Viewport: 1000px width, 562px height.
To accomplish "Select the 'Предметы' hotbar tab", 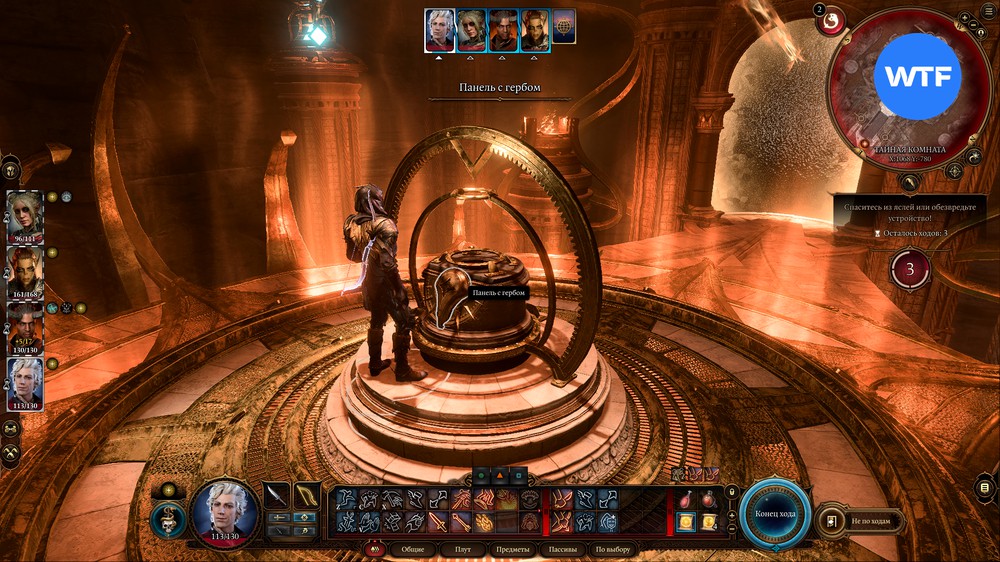I will coord(512,549).
